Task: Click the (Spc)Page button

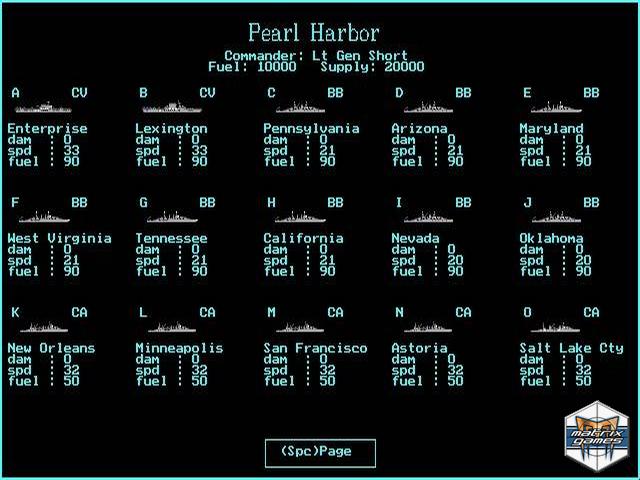Action: click(x=320, y=452)
